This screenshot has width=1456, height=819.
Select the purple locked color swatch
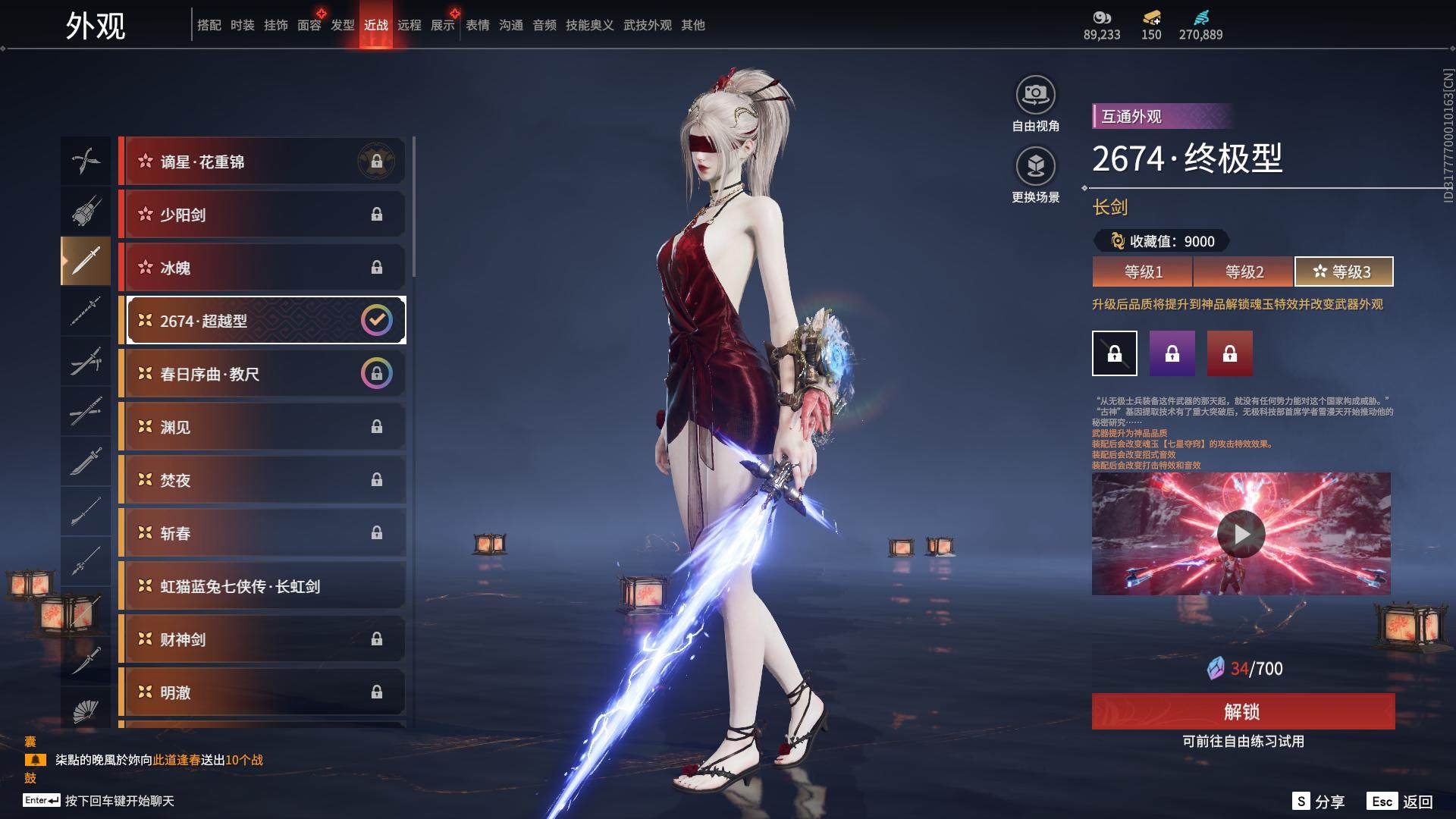(1172, 353)
